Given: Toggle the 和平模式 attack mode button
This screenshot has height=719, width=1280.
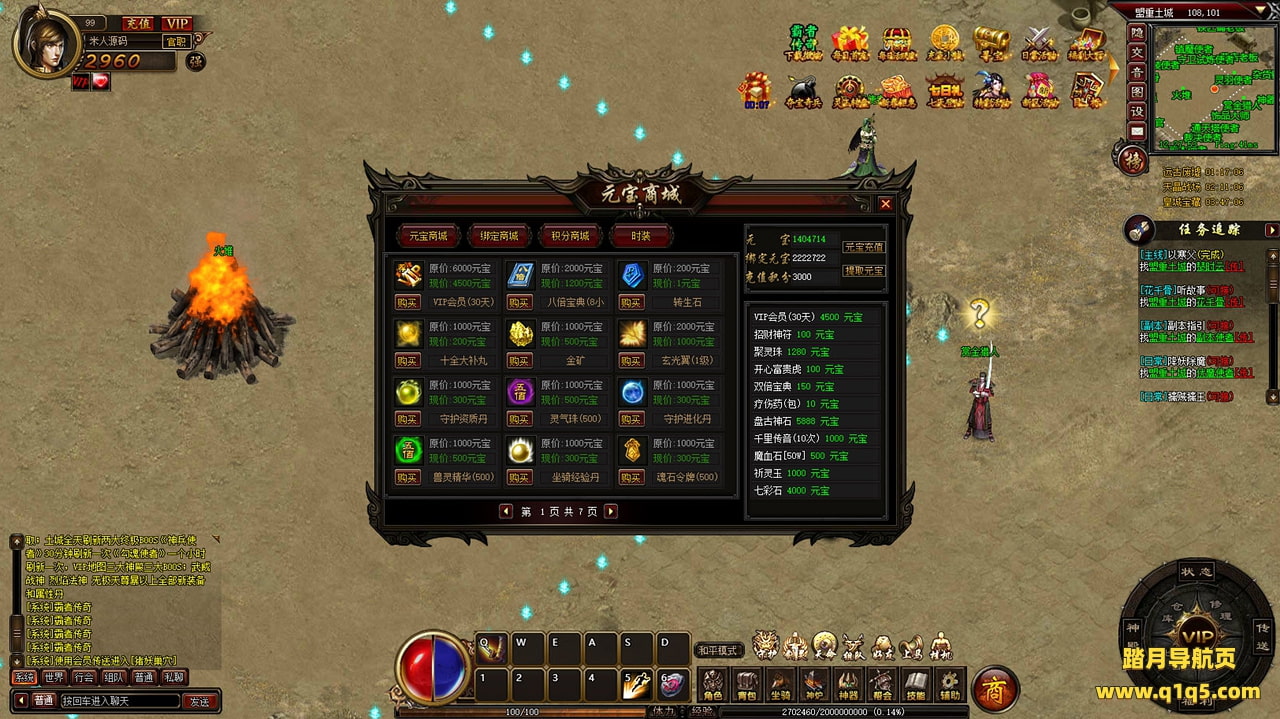Looking at the screenshot, I should (718, 650).
